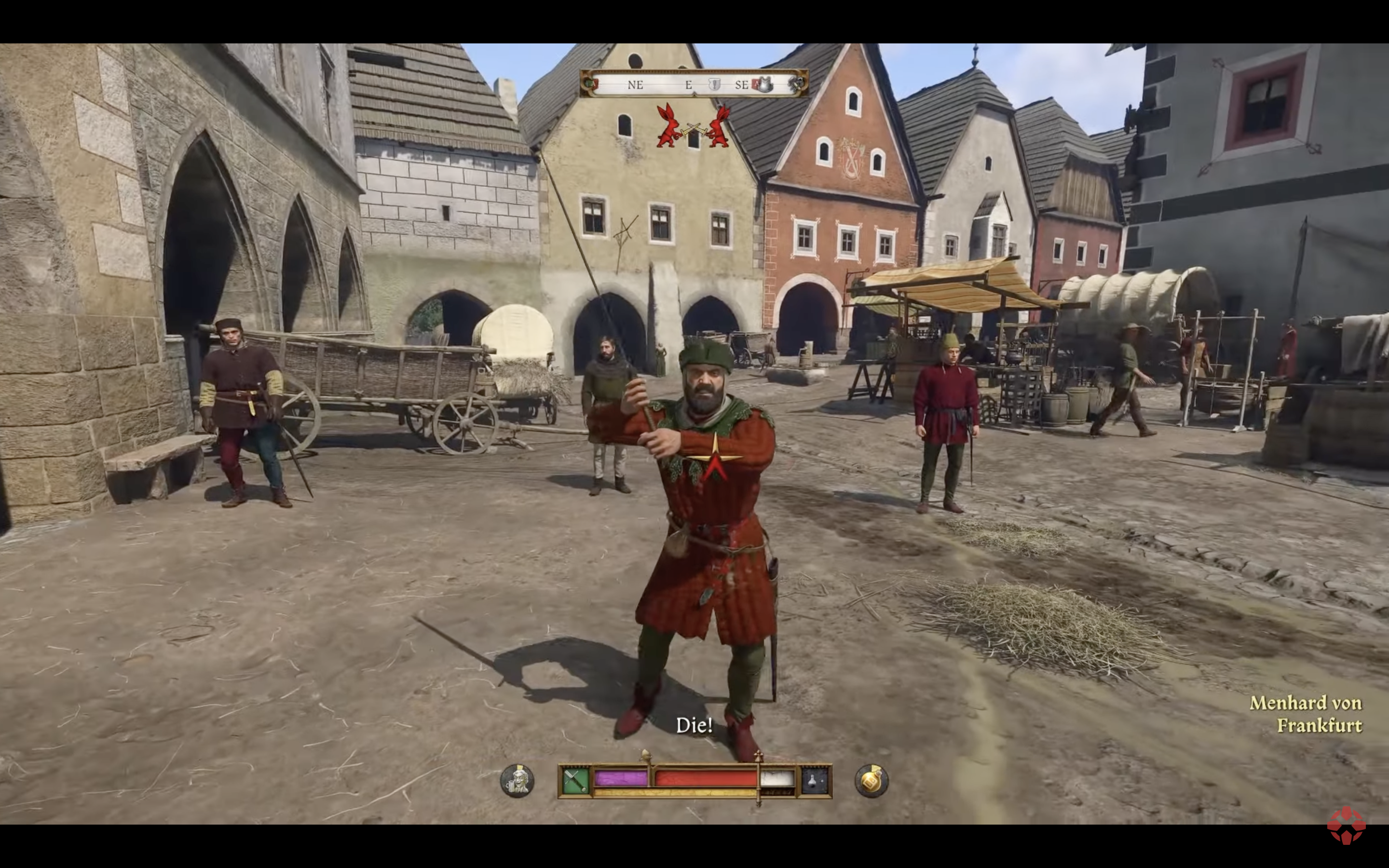Select the shield marker on the compass
1389x868 pixels.
coord(714,84)
